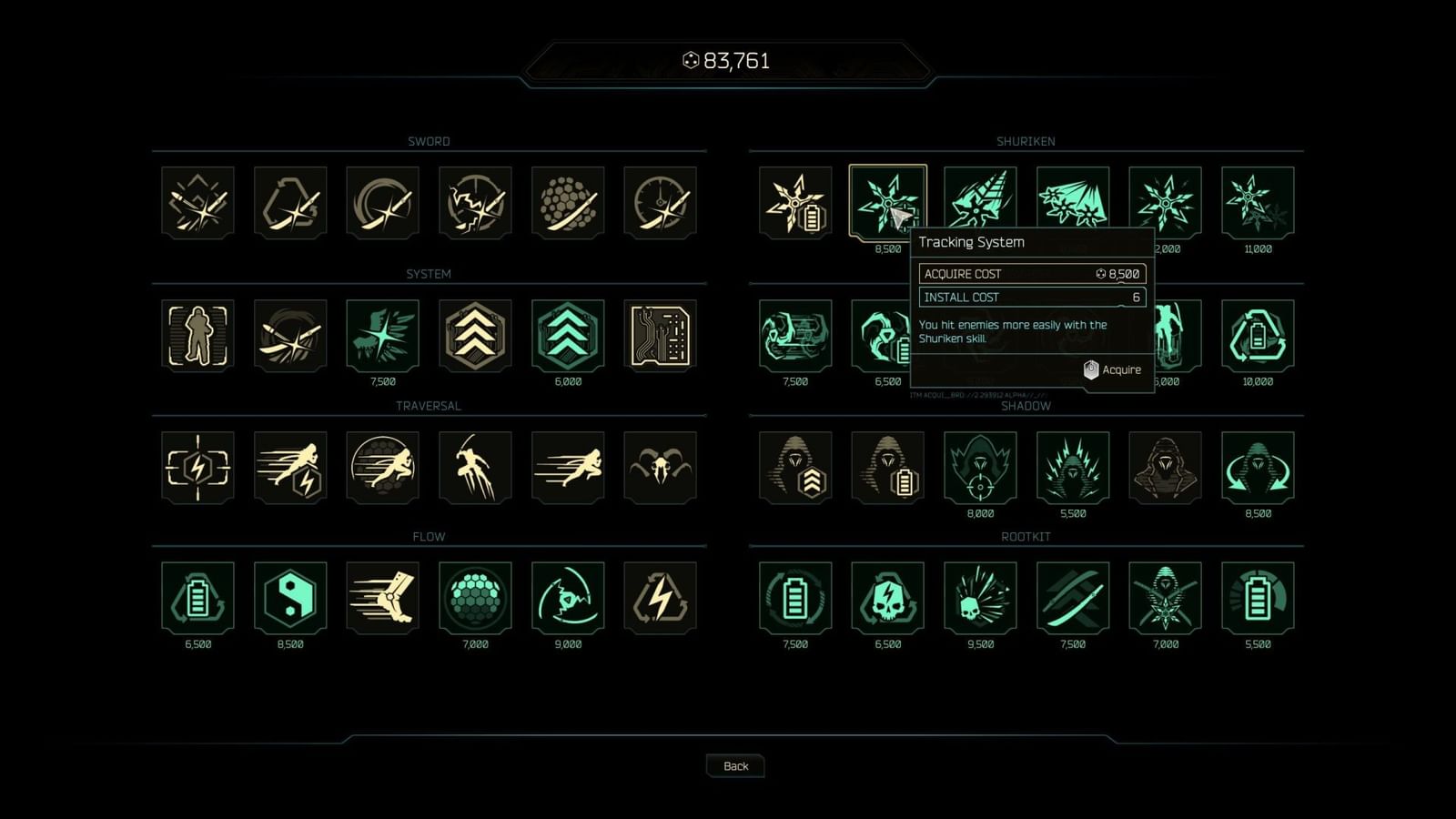
Task: Select the shuriken with battery upgrade icon
Action: click(x=794, y=202)
